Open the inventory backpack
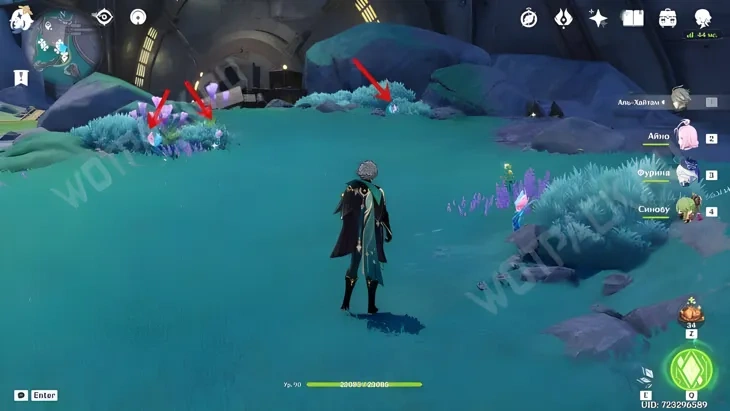 tap(667, 18)
